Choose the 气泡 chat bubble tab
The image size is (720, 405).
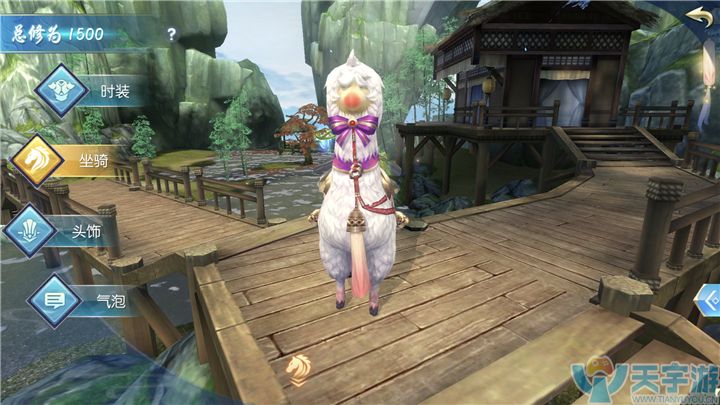click(83, 298)
